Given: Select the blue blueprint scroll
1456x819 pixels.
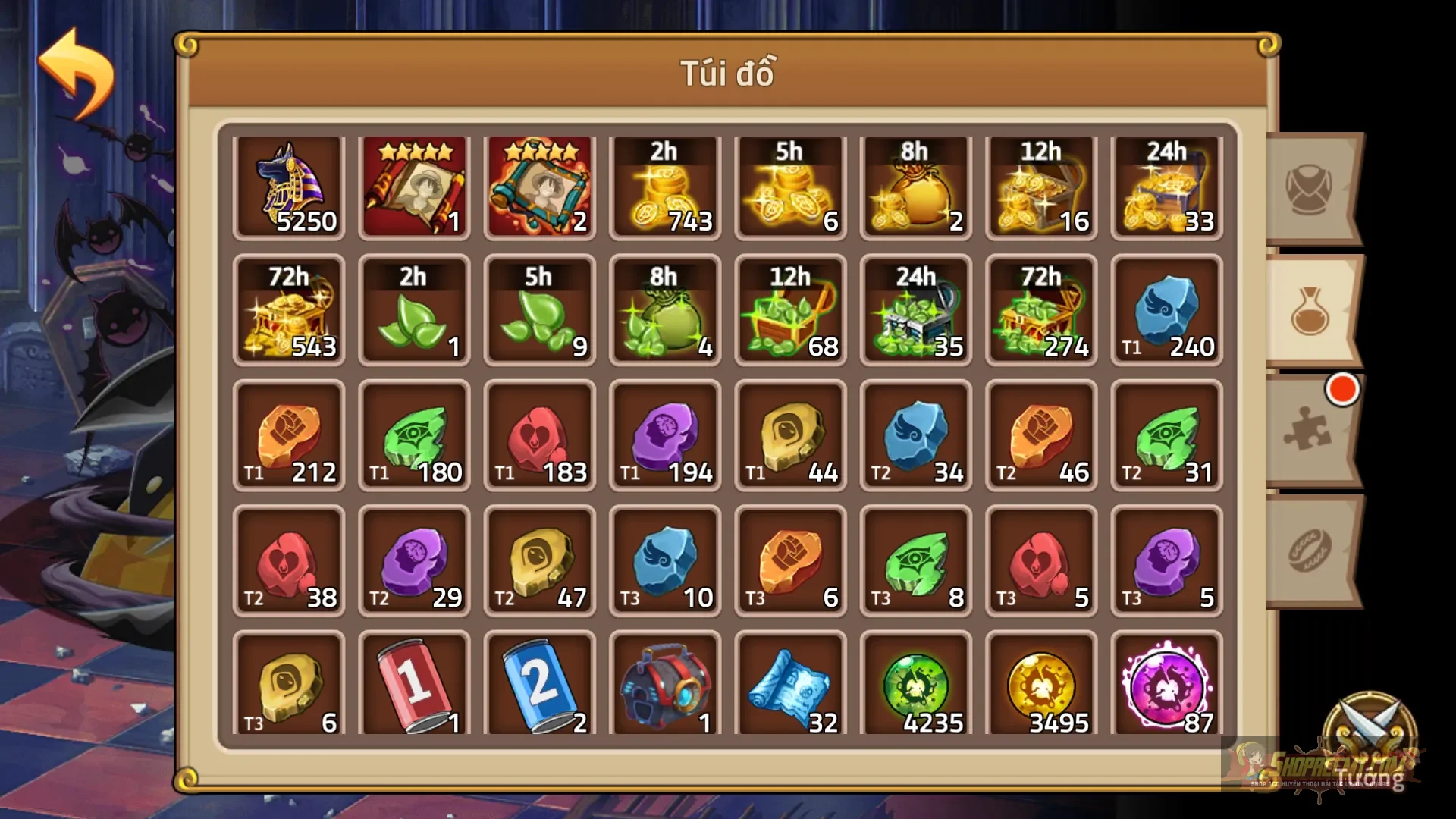Looking at the screenshot, I should click(x=790, y=686).
